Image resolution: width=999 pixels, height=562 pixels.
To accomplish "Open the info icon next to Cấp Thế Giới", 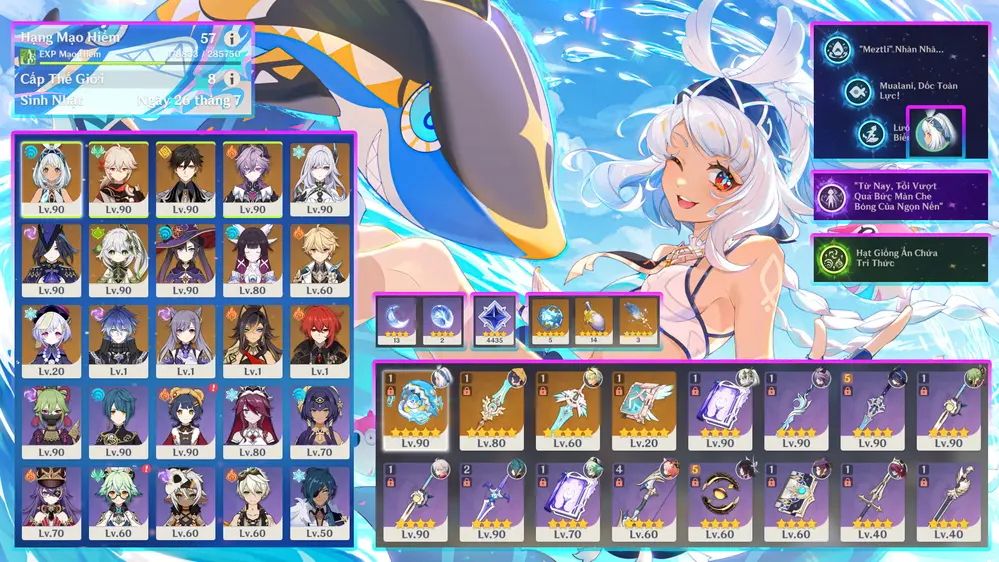I will (x=231, y=78).
